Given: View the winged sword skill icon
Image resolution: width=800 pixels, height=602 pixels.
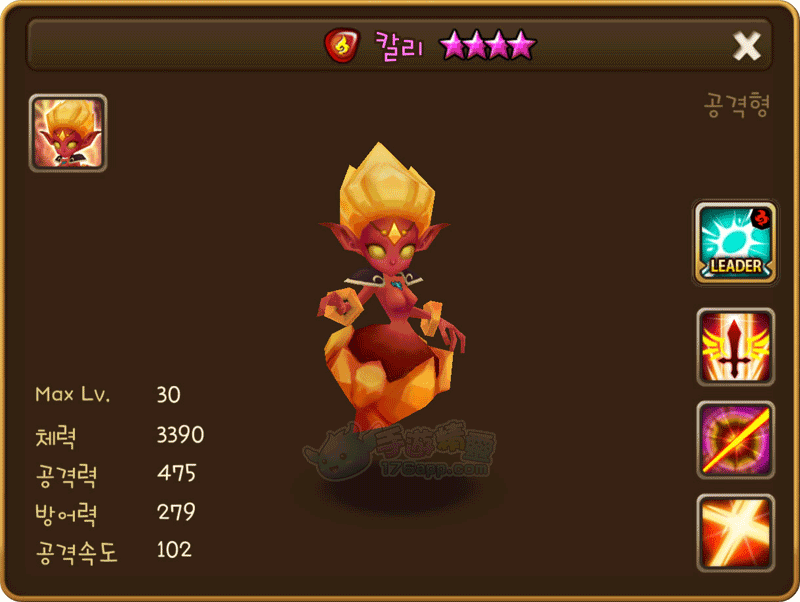Looking at the screenshot, I should (x=735, y=346).
